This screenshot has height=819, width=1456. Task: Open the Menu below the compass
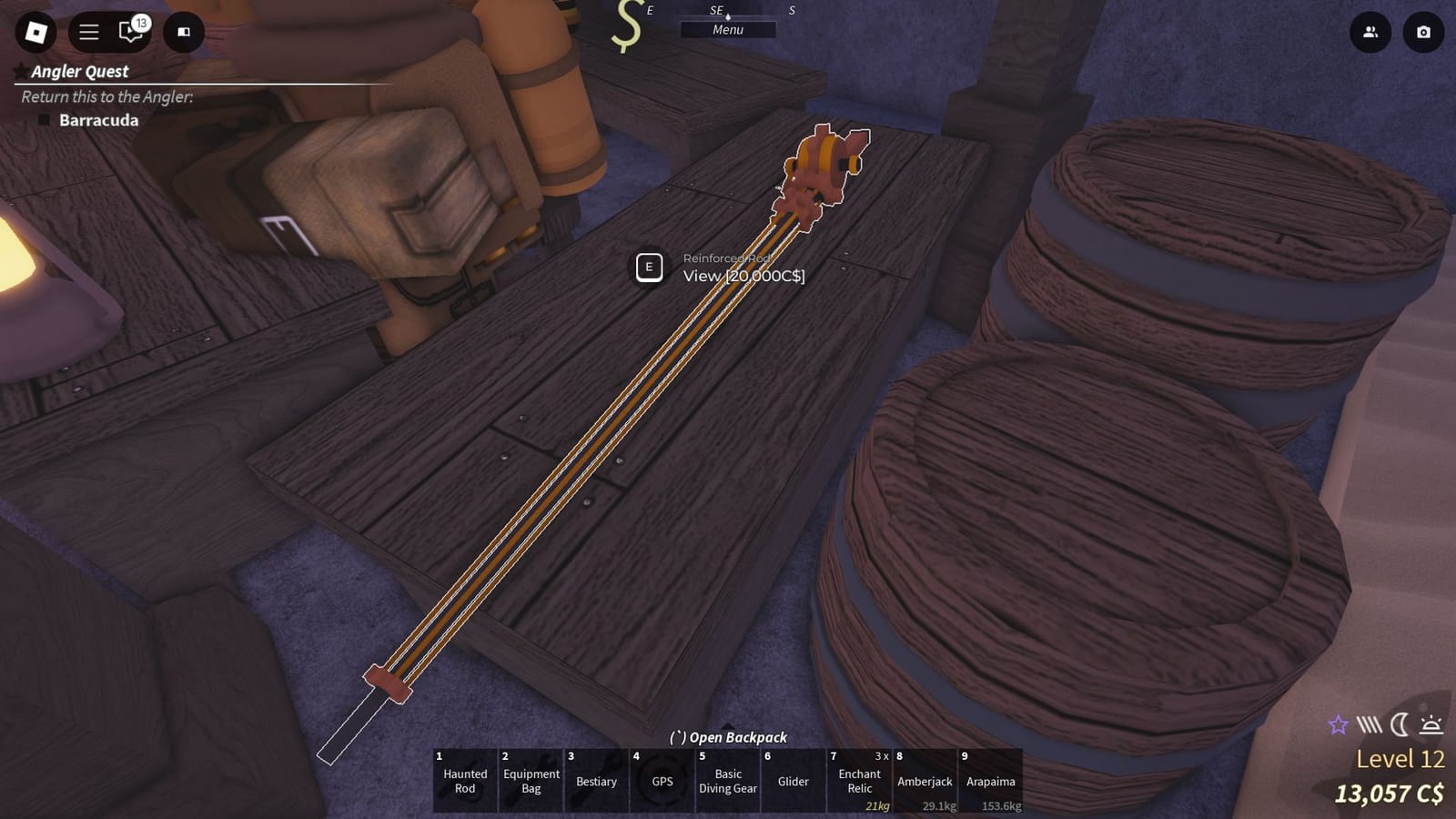coord(728,29)
